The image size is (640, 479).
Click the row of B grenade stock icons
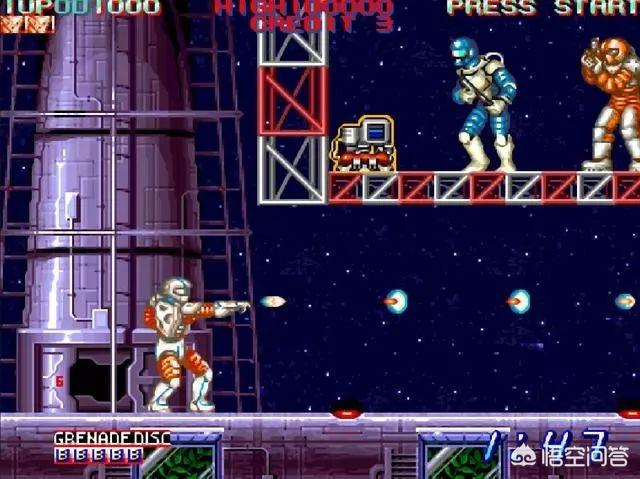[98, 453]
